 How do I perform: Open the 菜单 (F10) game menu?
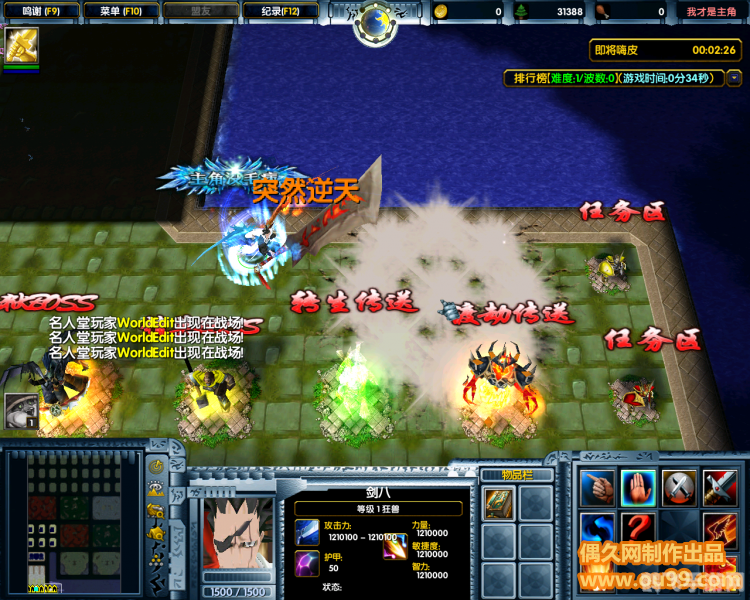(122, 11)
